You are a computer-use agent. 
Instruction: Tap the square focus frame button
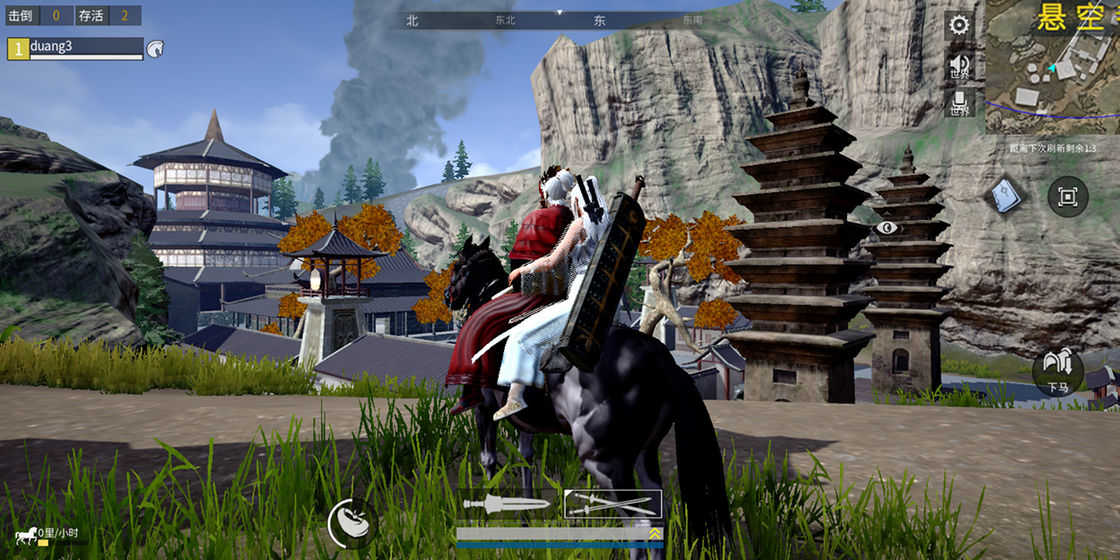pyautogui.click(x=1067, y=197)
